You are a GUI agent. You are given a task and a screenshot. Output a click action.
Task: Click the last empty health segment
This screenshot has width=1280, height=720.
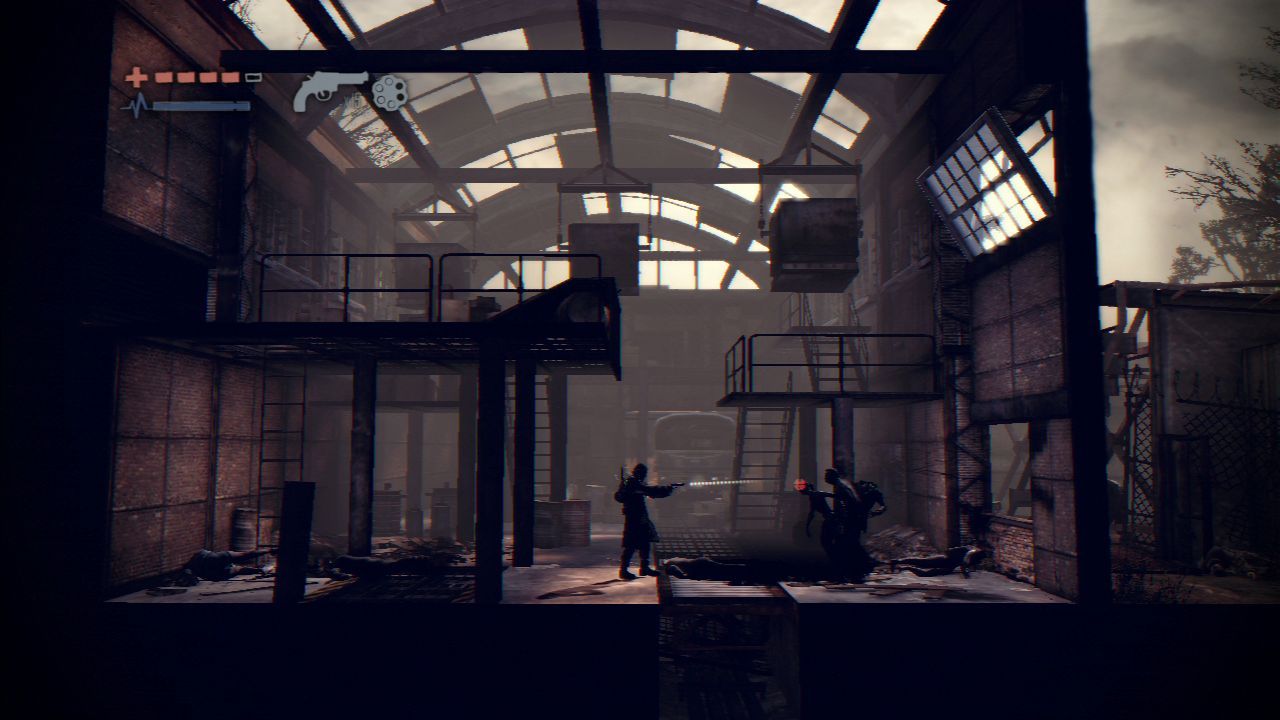point(253,75)
